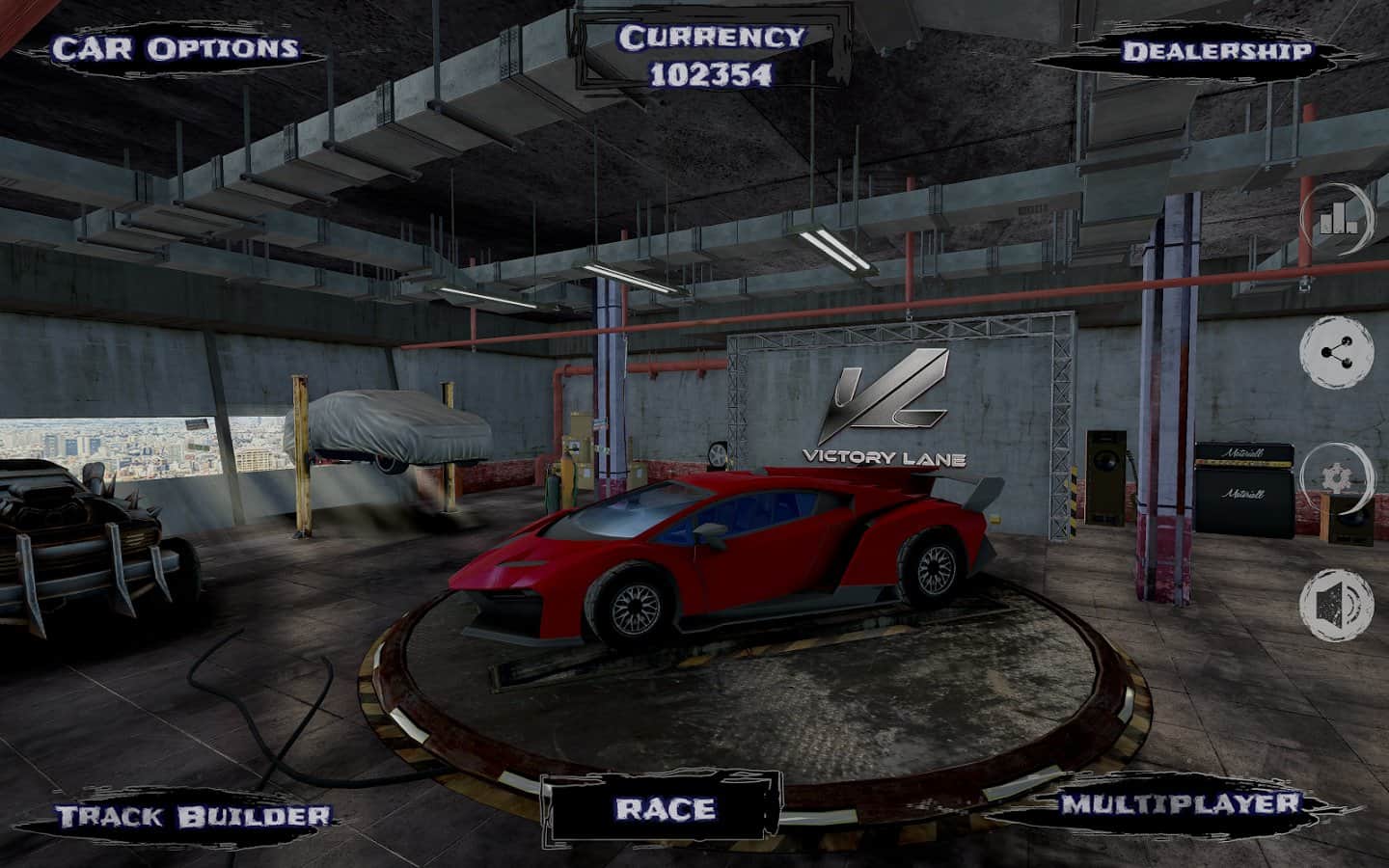The height and width of the screenshot is (868, 1389).
Task: Open settings via the gear icon
Action: point(1338,477)
